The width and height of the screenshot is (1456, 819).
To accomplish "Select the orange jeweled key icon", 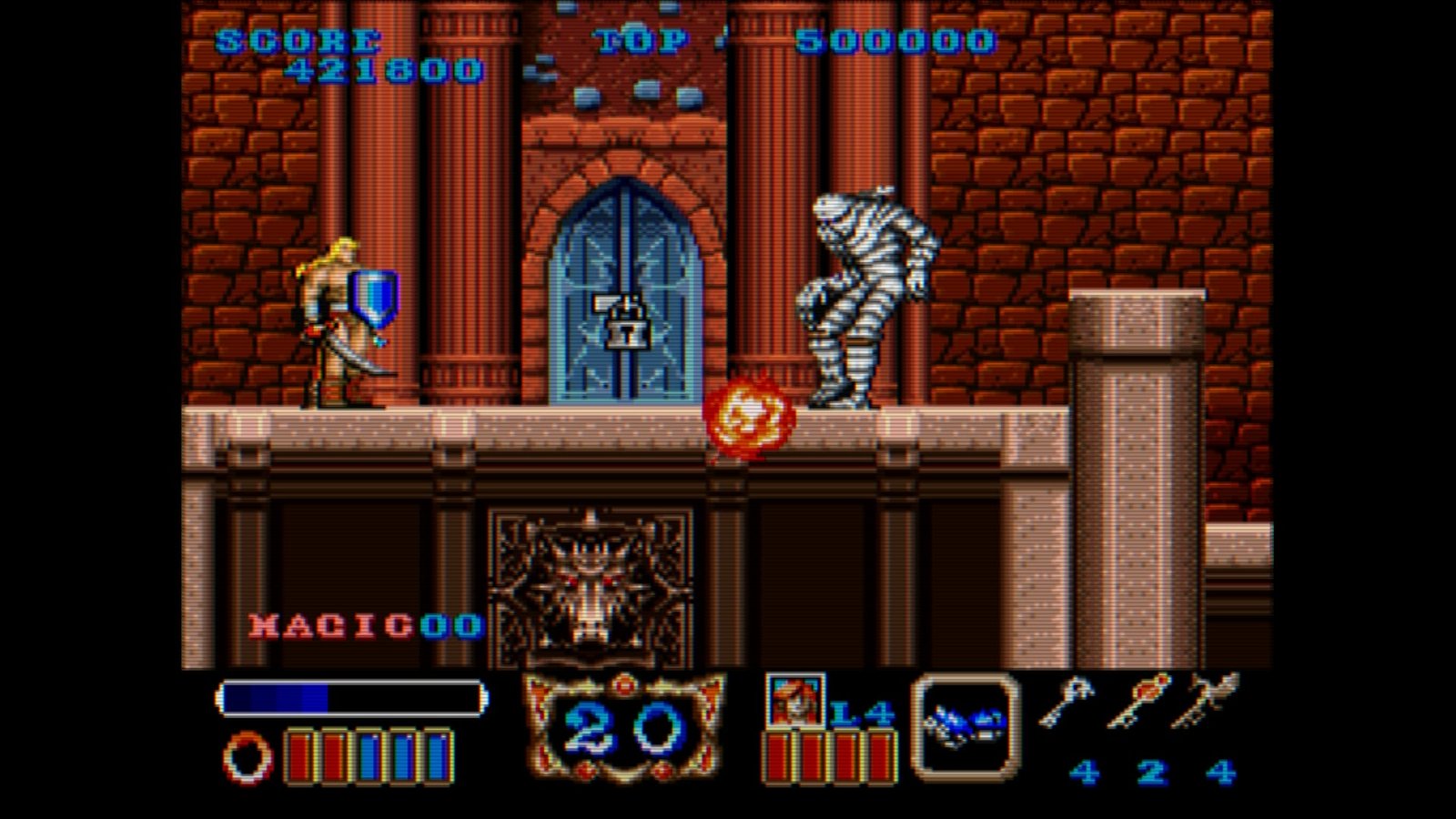I will click(1137, 700).
